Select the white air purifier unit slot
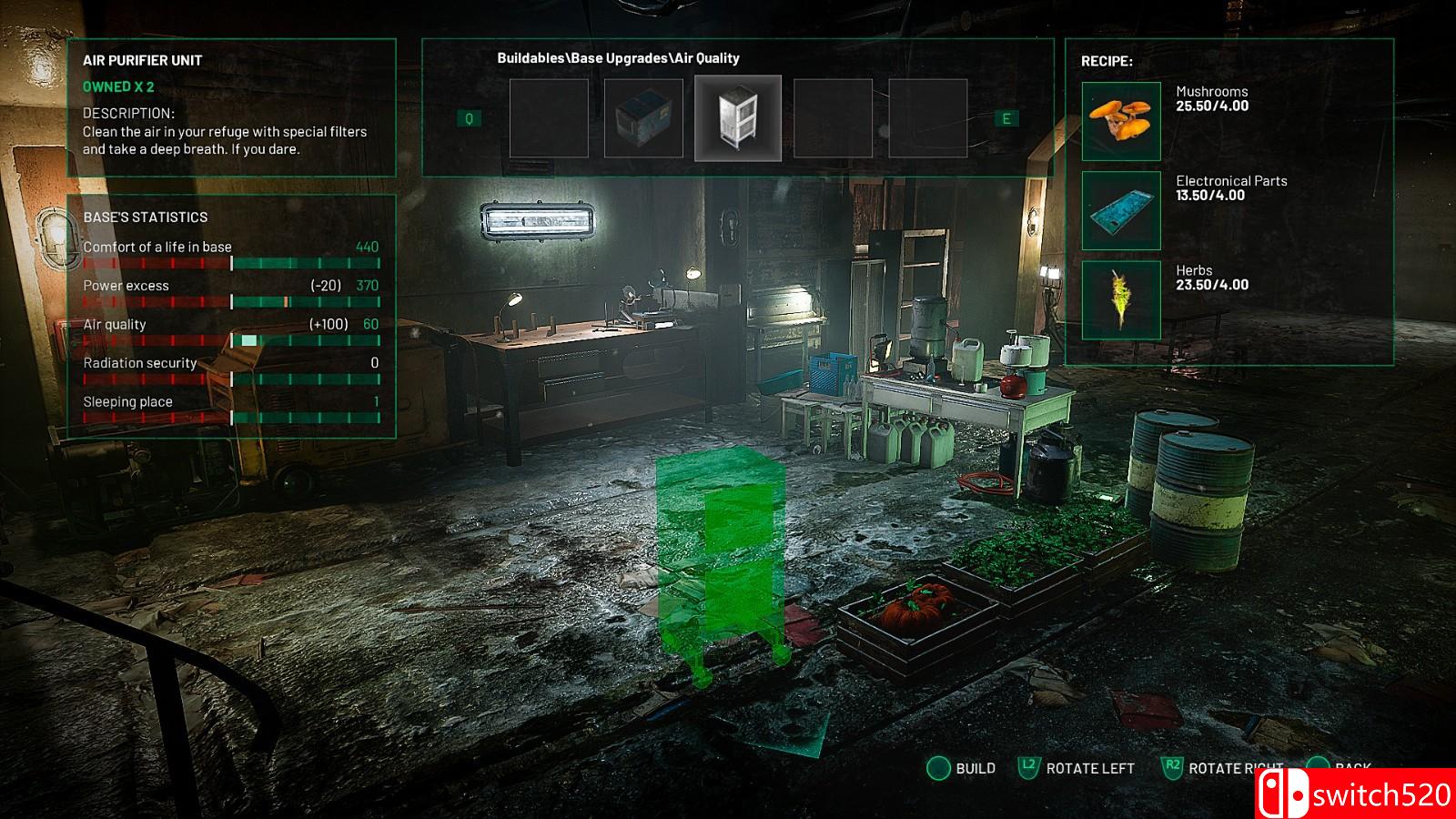The width and height of the screenshot is (1456, 819). click(x=737, y=118)
